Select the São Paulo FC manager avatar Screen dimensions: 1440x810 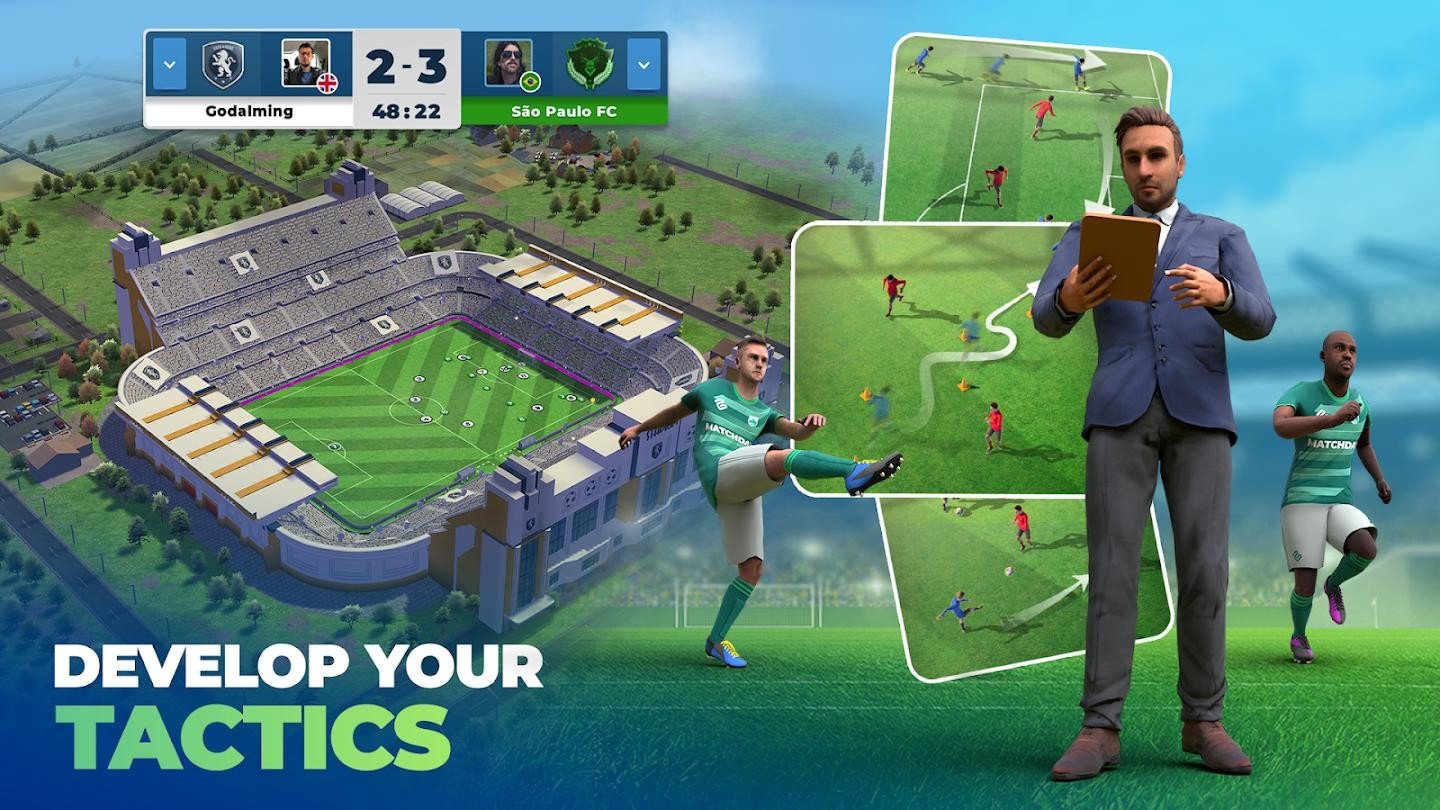[x=507, y=62]
